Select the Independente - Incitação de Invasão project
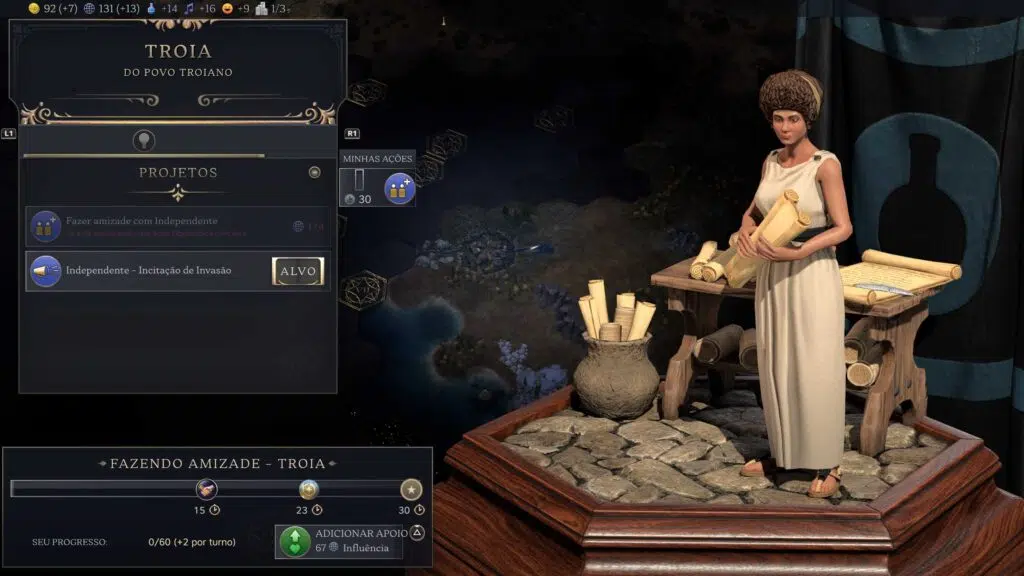The height and width of the screenshot is (576, 1024). (x=150, y=271)
